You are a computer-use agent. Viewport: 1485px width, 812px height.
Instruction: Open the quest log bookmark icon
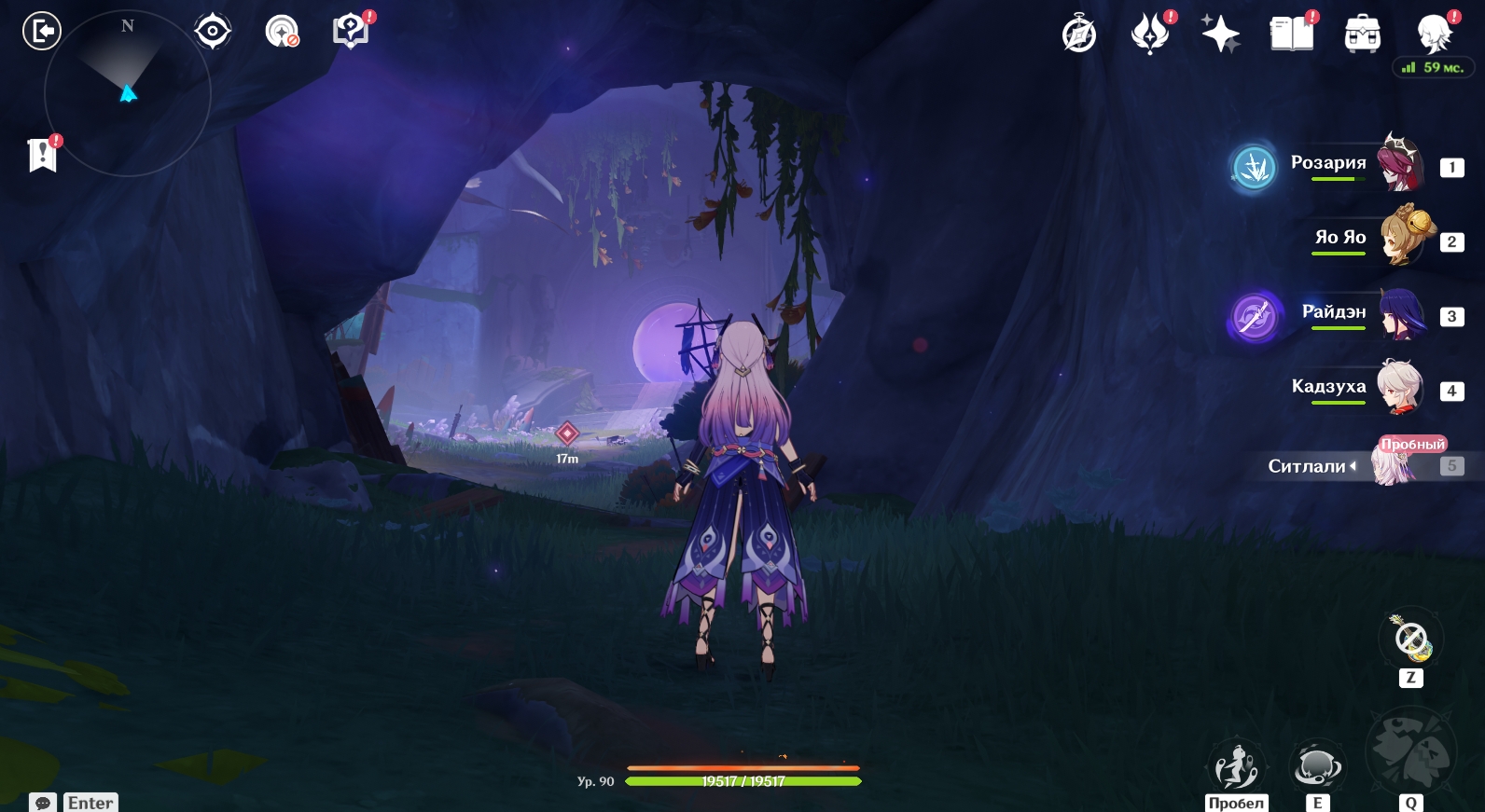[x=42, y=155]
